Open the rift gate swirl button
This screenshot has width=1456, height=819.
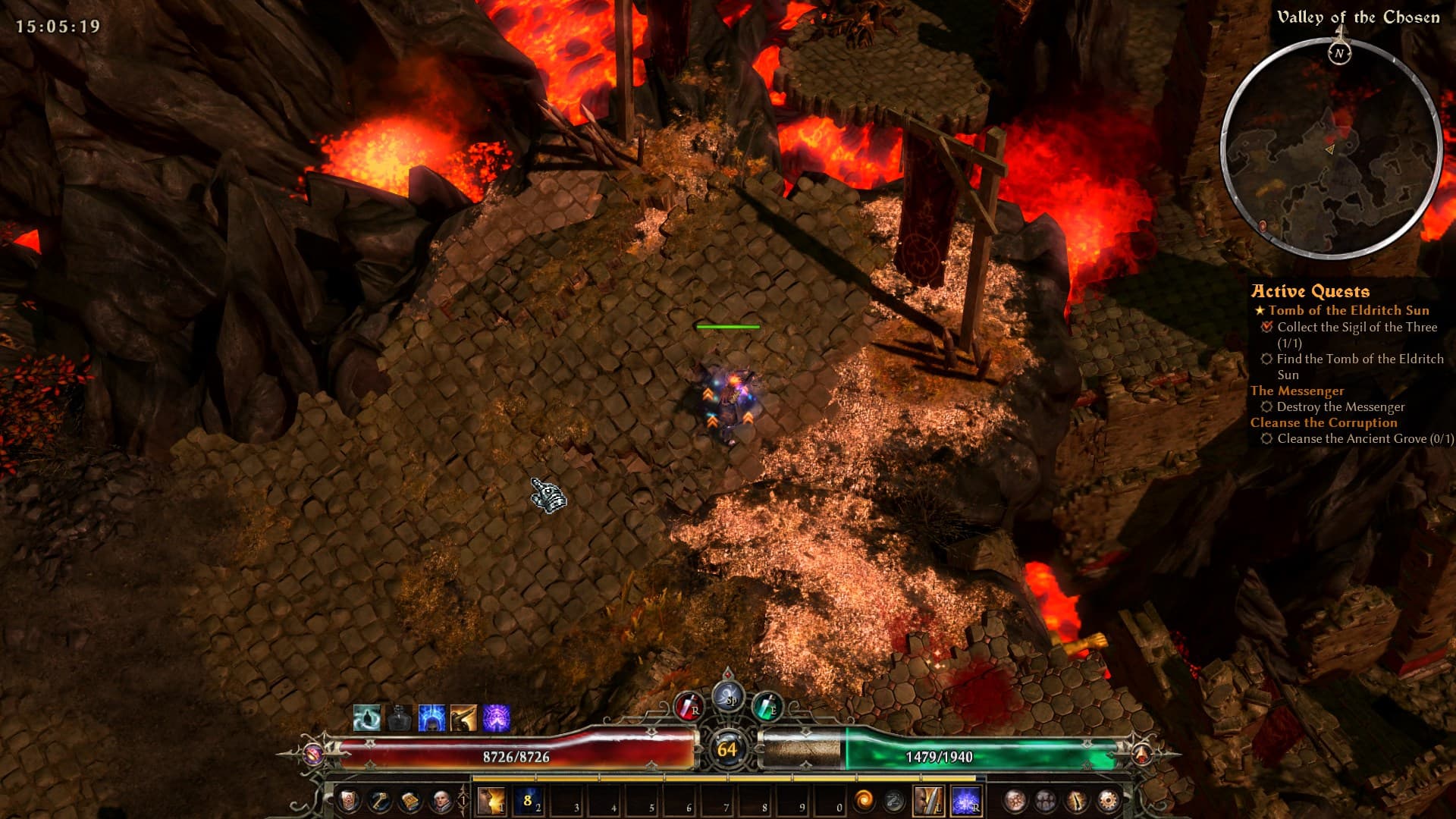pyautogui.click(x=864, y=800)
